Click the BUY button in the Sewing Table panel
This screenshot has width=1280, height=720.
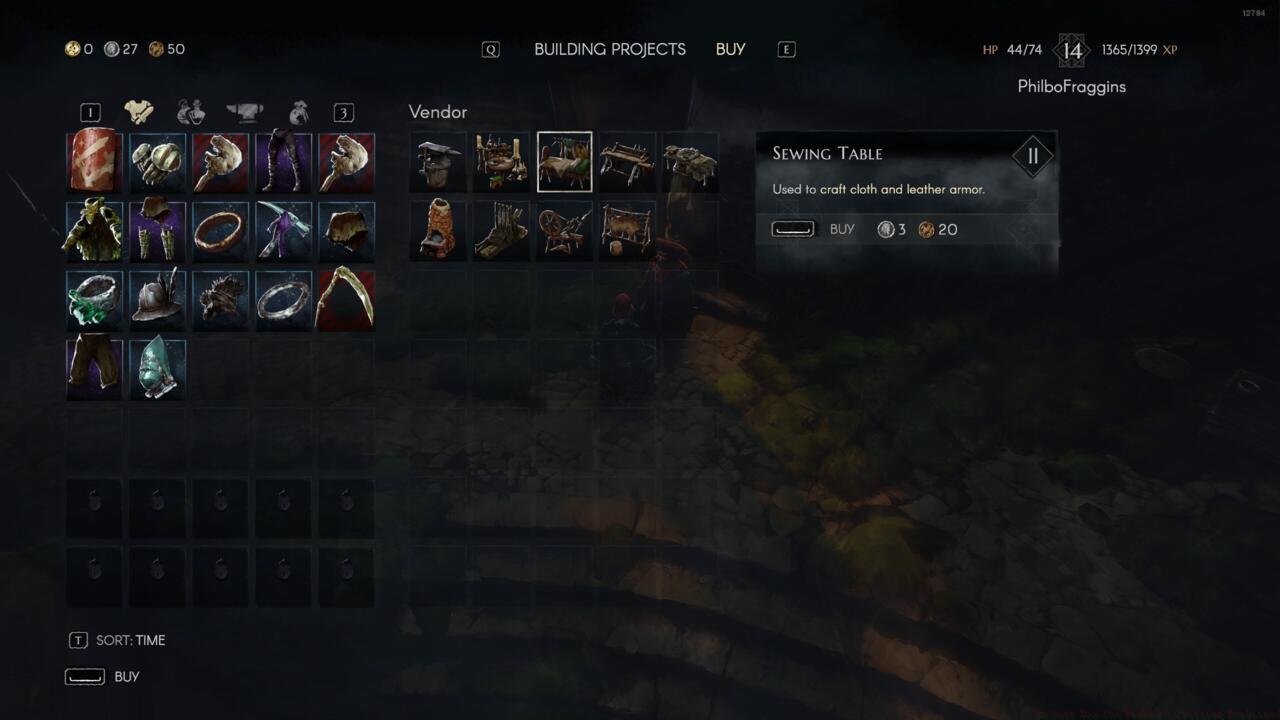(842, 229)
